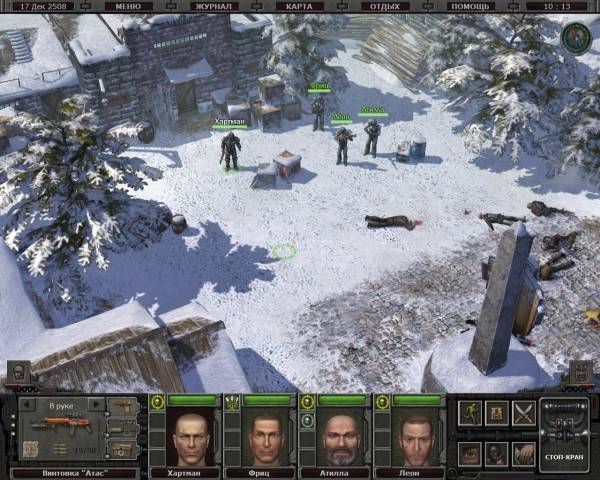The image size is (600, 480).
Task: Choose ОТДЫХ to rest
Action: (x=385, y=6)
